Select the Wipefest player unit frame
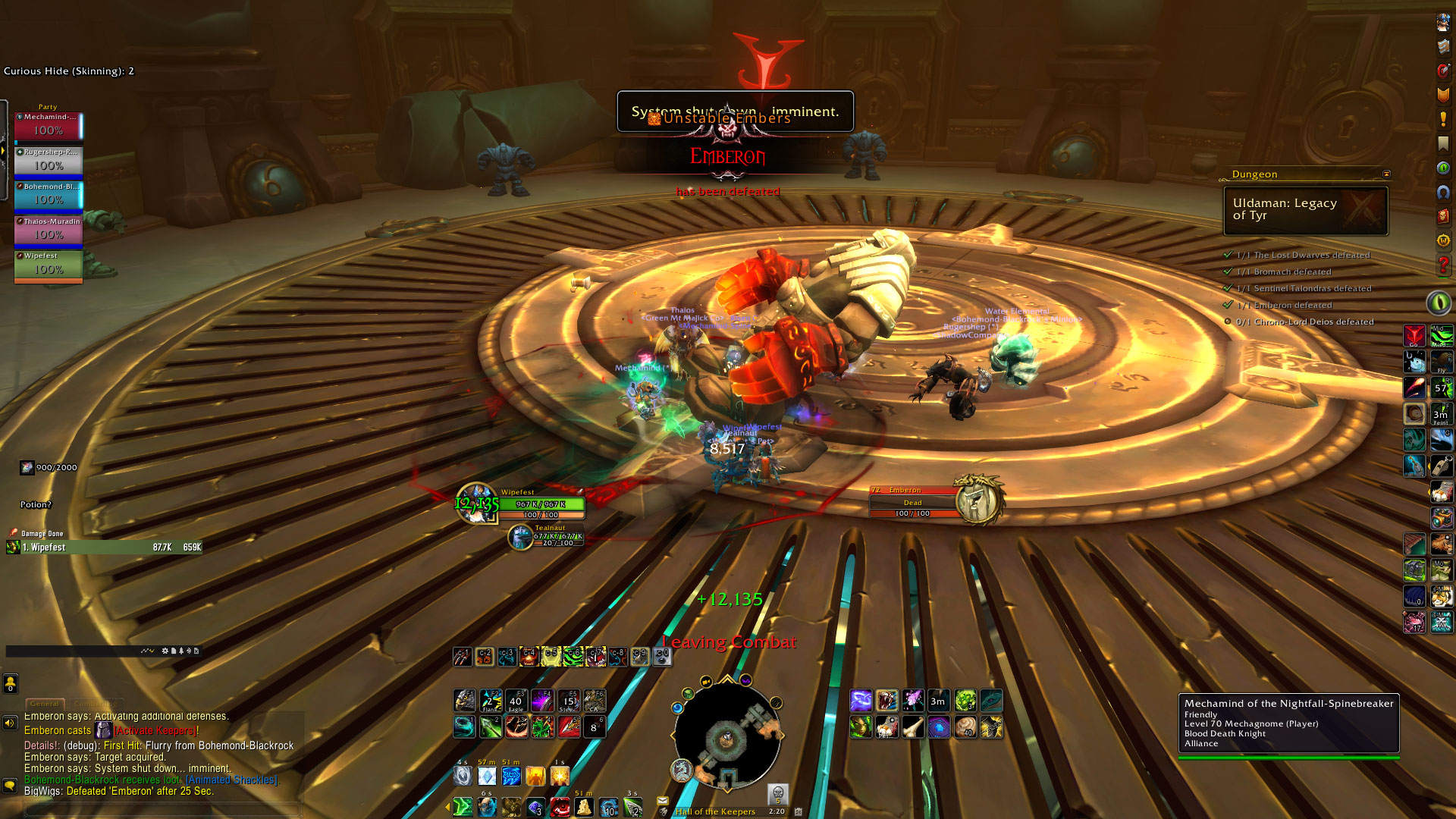The height and width of the screenshot is (819, 1456). click(x=541, y=504)
